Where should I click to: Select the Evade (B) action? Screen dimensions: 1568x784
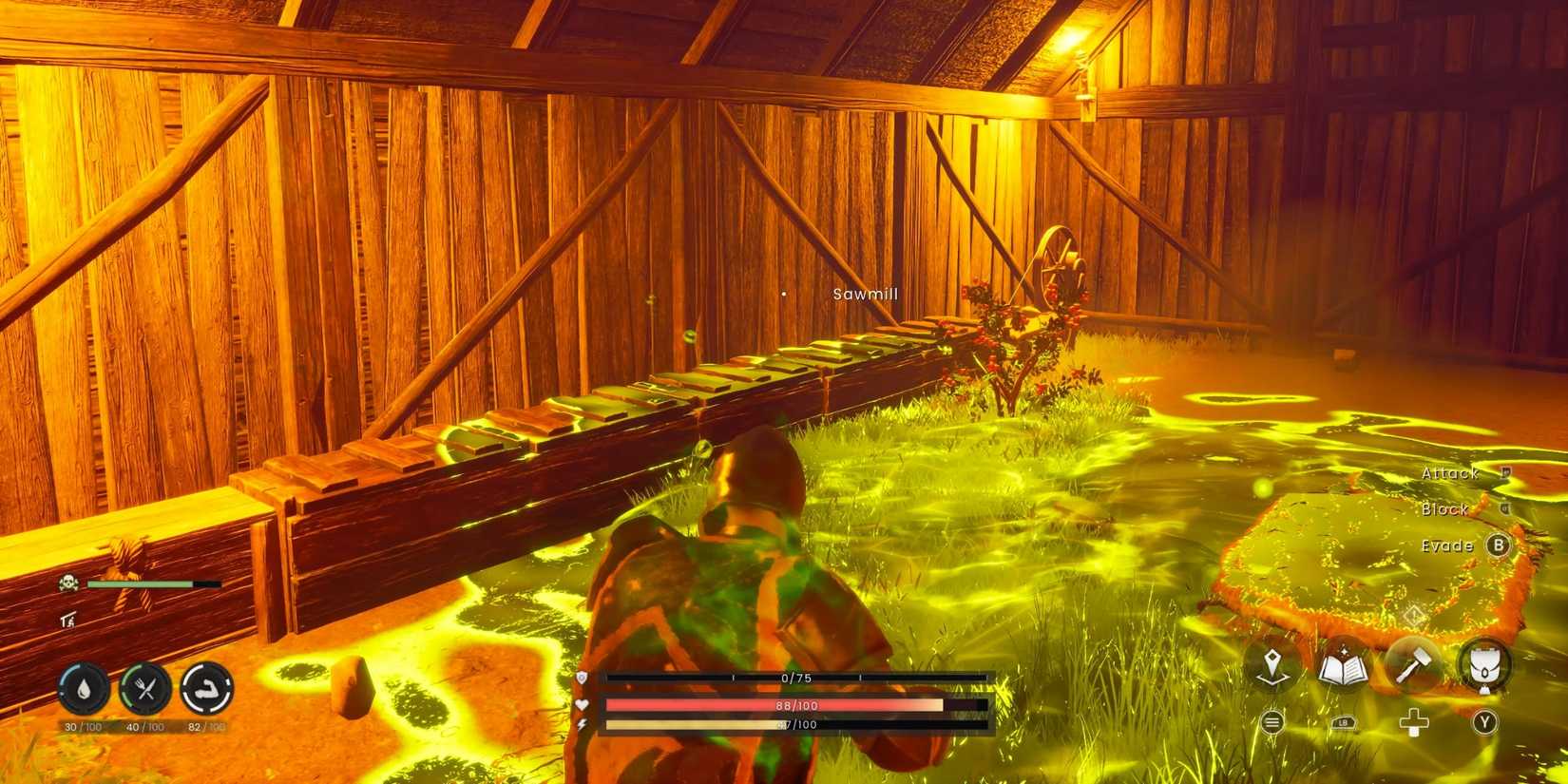click(1497, 546)
